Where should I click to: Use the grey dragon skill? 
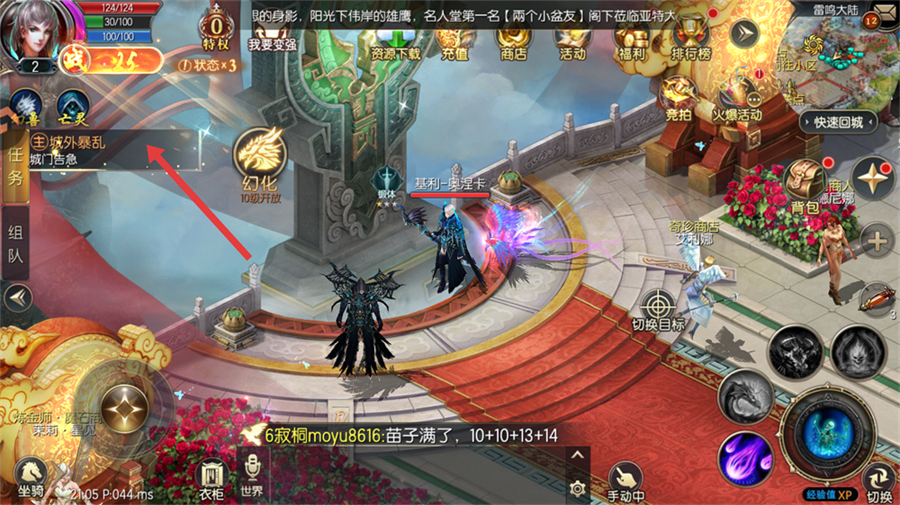pos(745,397)
